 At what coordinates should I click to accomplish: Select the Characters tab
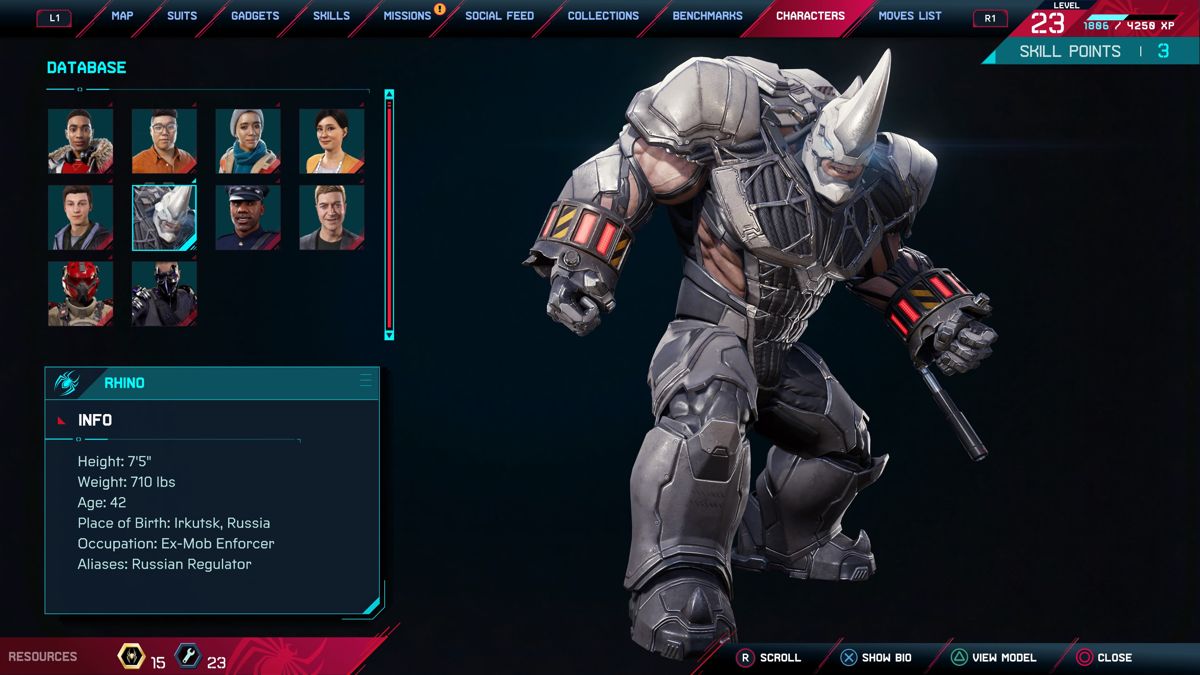tap(810, 16)
